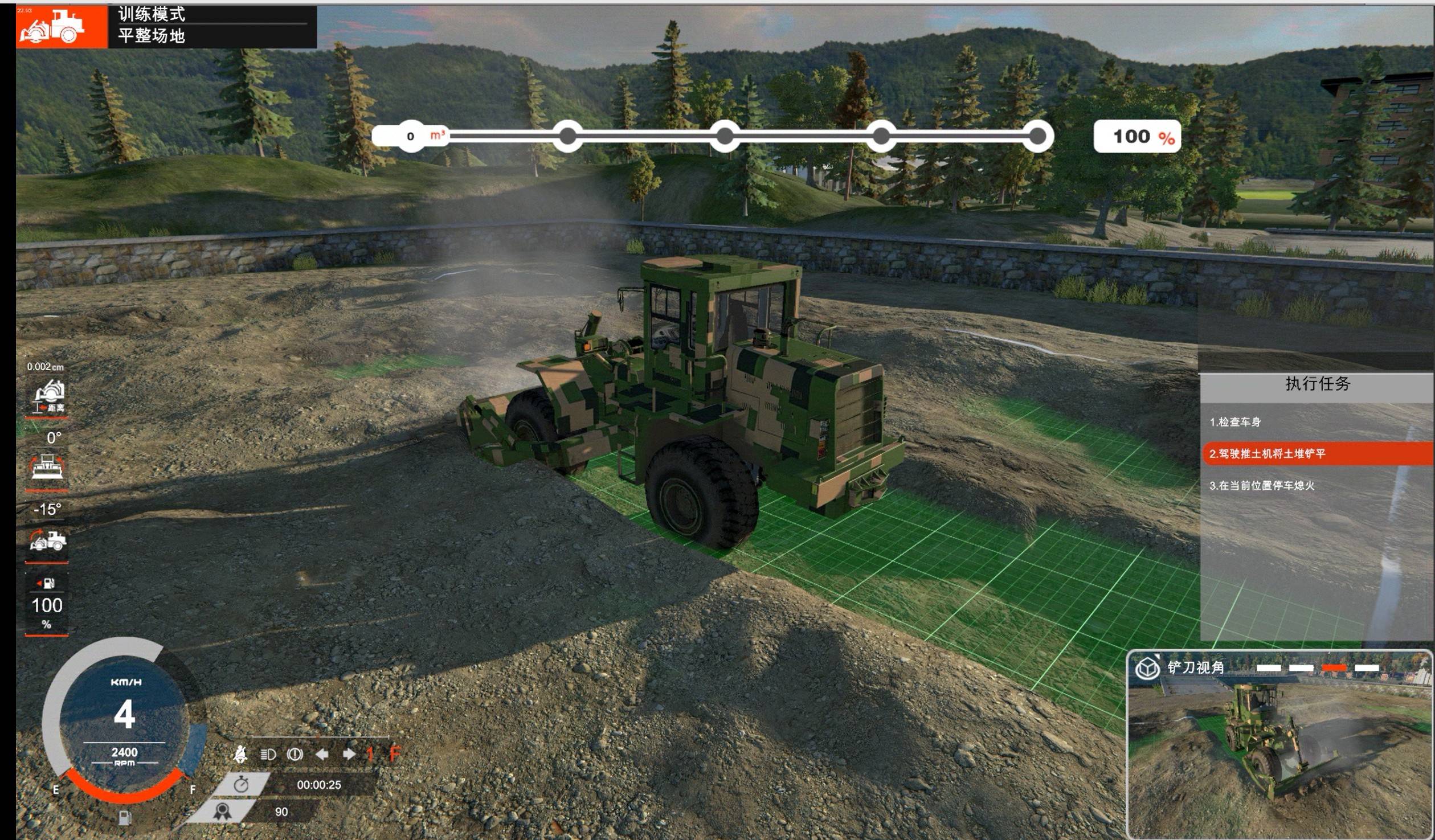The width and height of the screenshot is (1435, 840).
Task: Click the 0 m³ start node on progress track
Action: pos(411,137)
